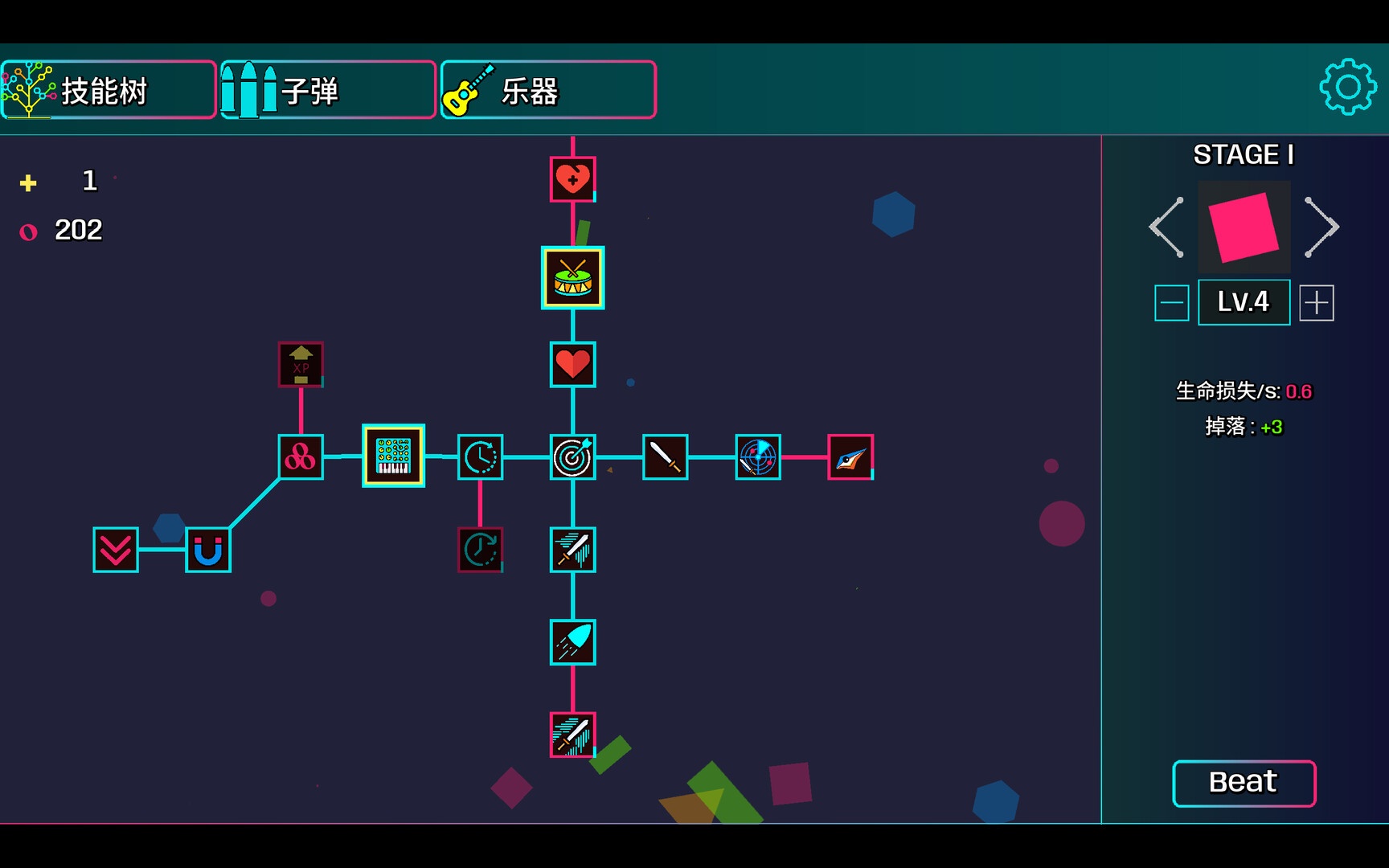Image resolution: width=1389 pixels, height=868 pixels.
Task: Increase the level with the plus stepper
Action: (x=1317, y=302)
